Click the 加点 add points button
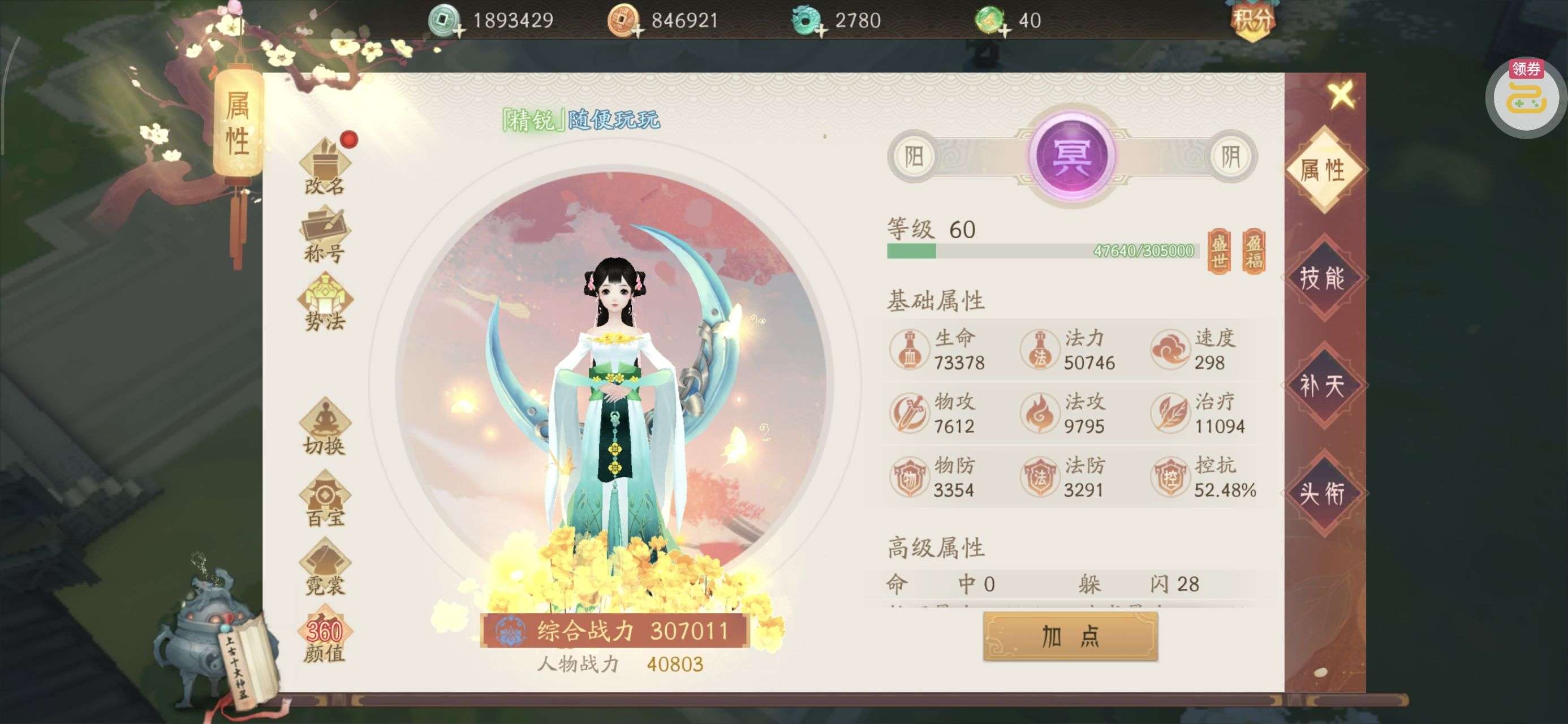The image size is (1568, 724). point(1070,636)
